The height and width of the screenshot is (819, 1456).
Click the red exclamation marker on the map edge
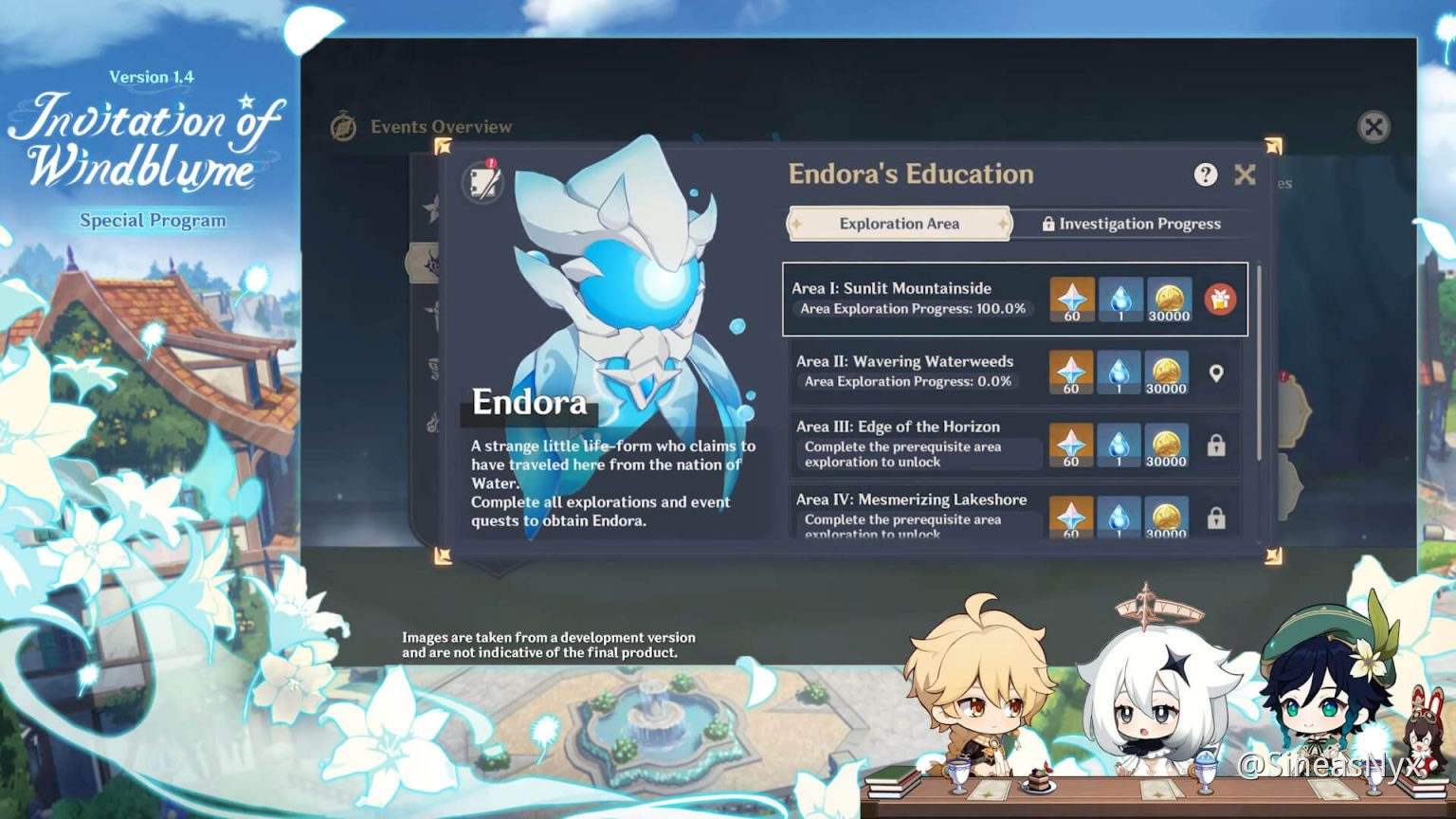coord(1283,374)
